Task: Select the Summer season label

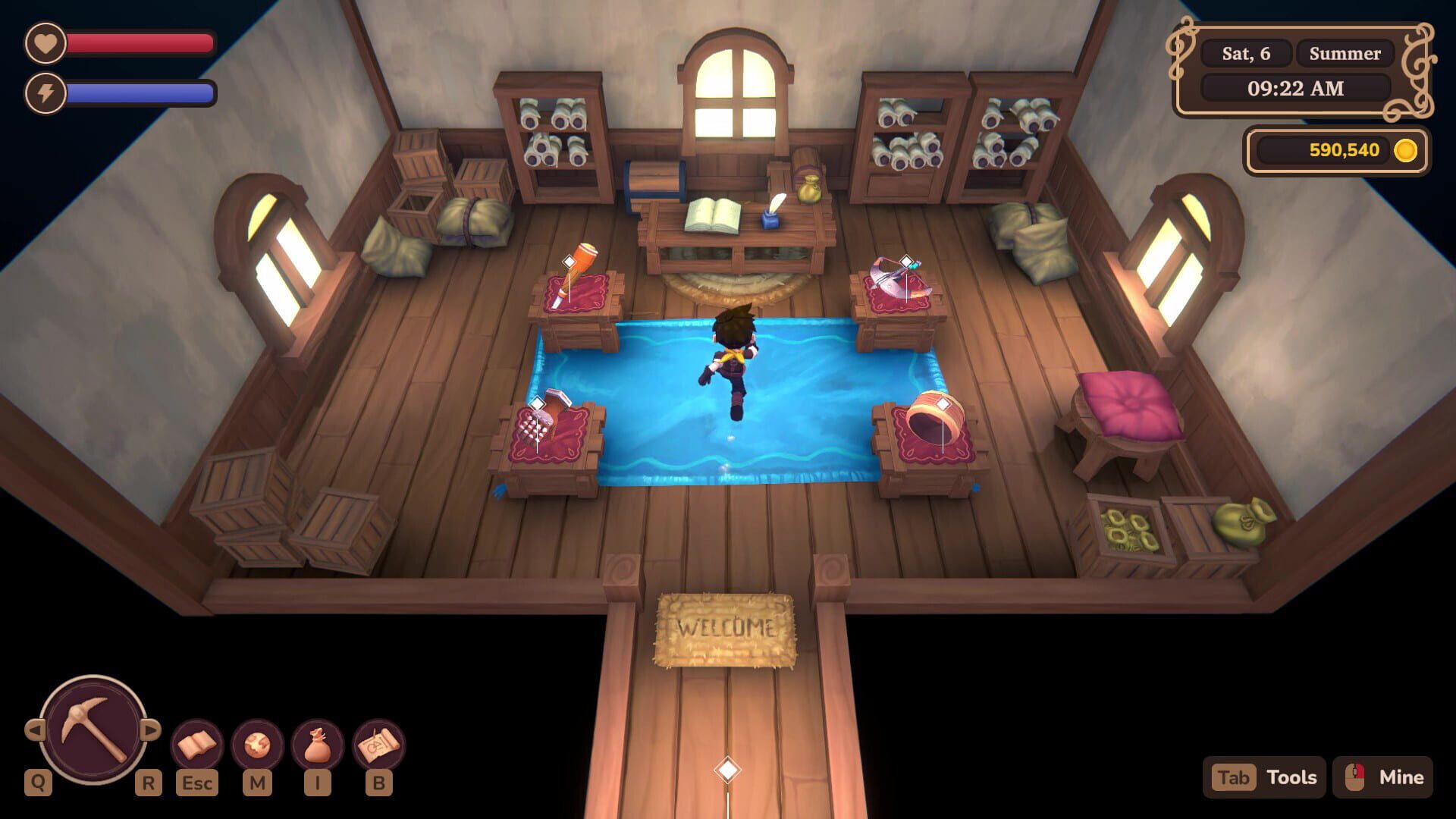Action: (1345, 53)
